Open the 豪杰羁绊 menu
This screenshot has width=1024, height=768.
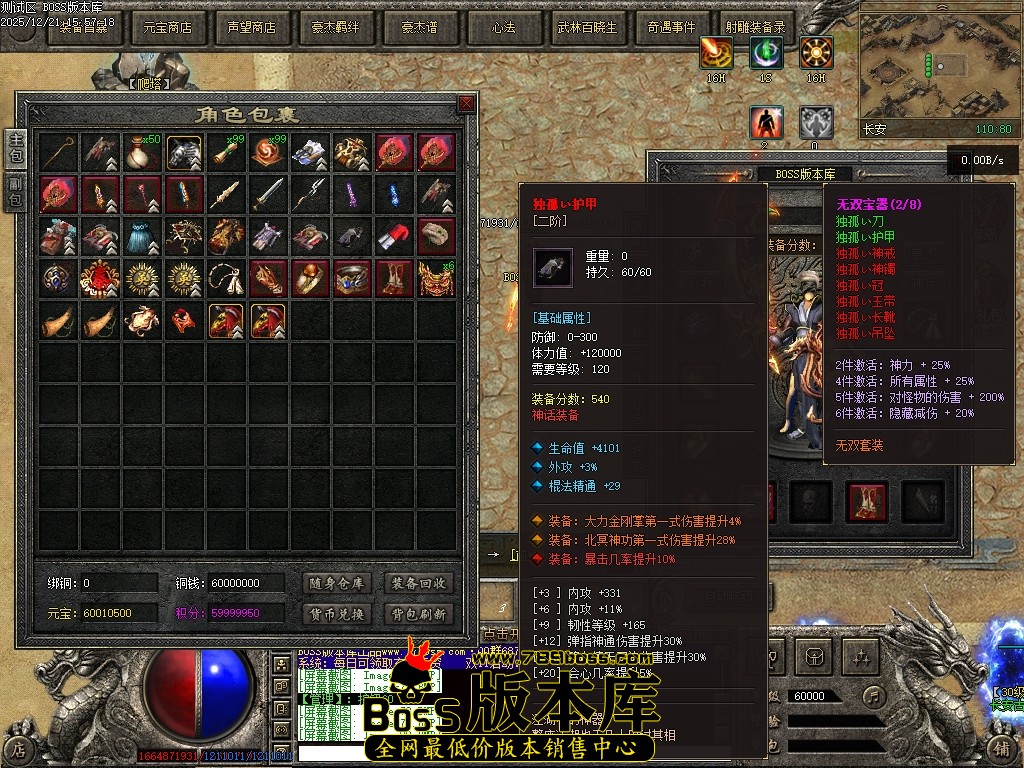335,28
